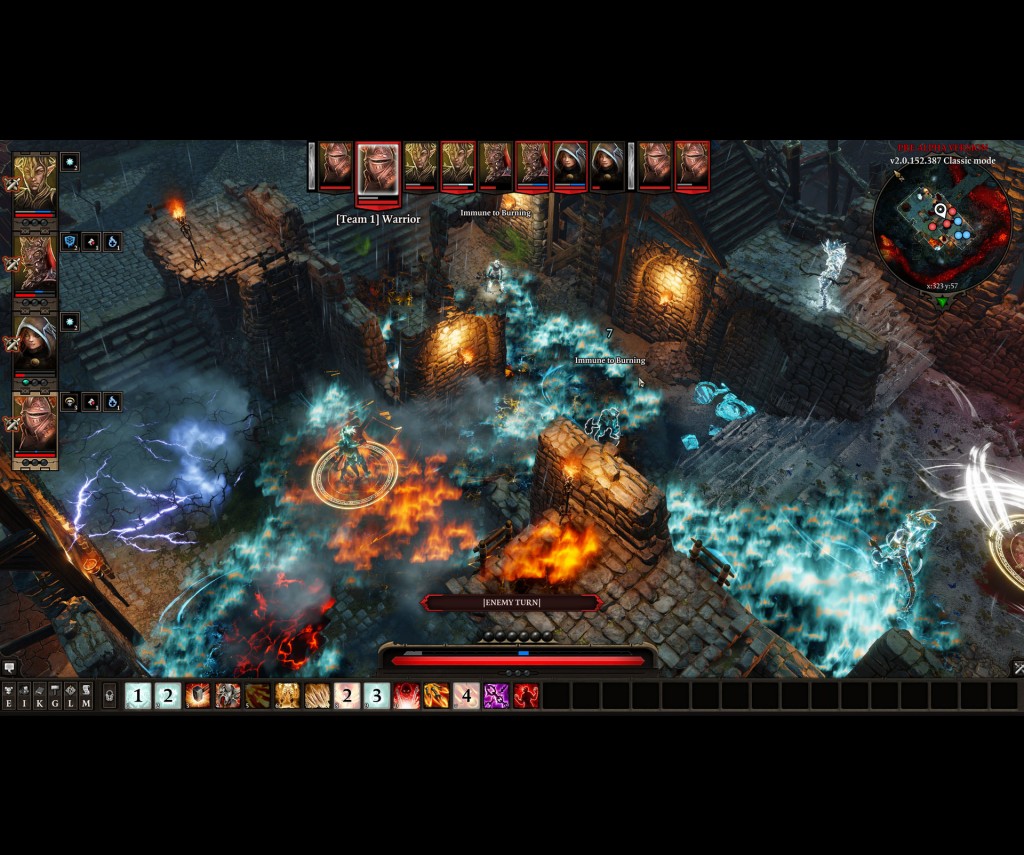The width and height of the screenshot is (1024, 855).
Task: Open the menu button labeled I
Action: (x=24, y=695)
